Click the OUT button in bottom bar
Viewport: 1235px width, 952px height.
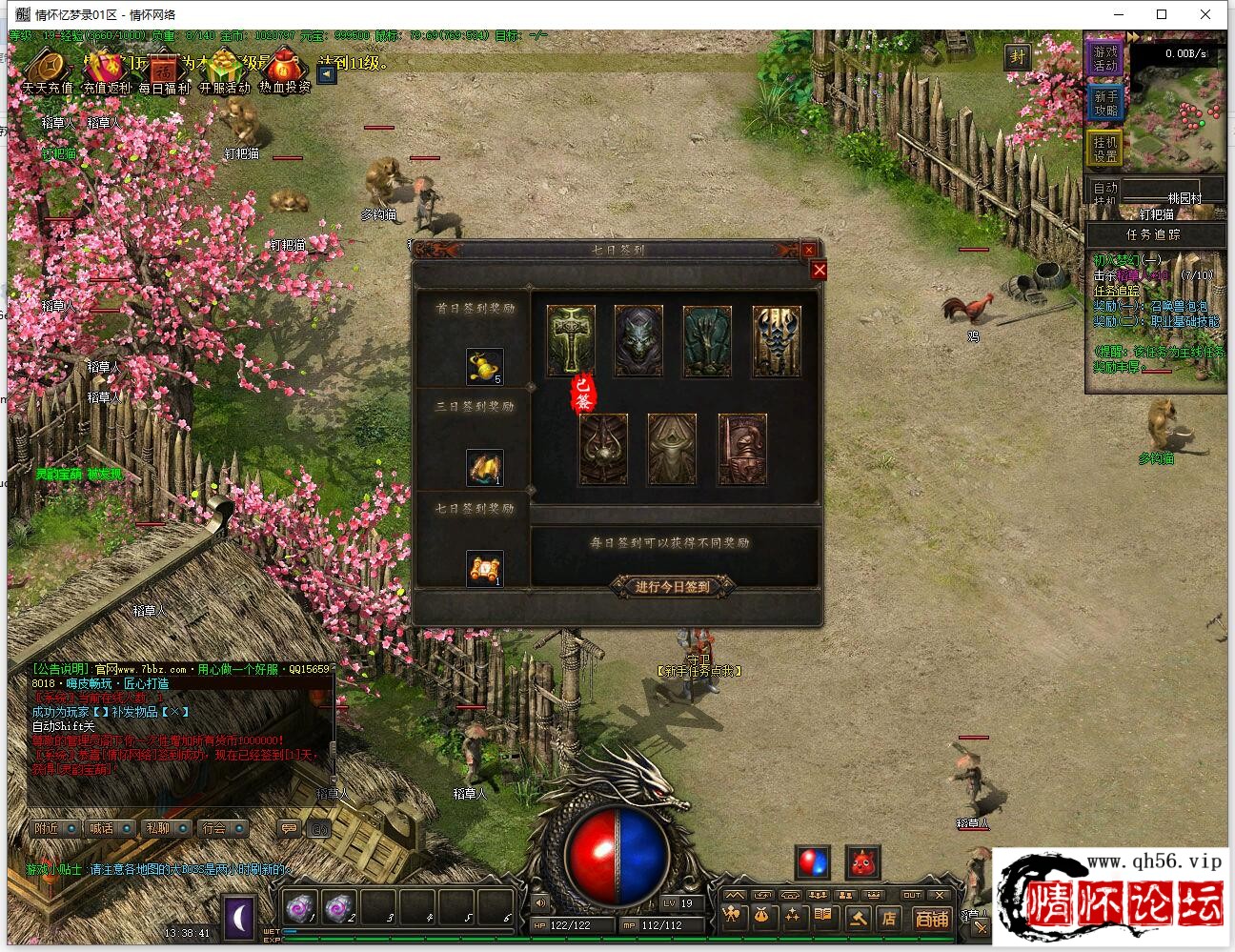click(x=912, y=896)
